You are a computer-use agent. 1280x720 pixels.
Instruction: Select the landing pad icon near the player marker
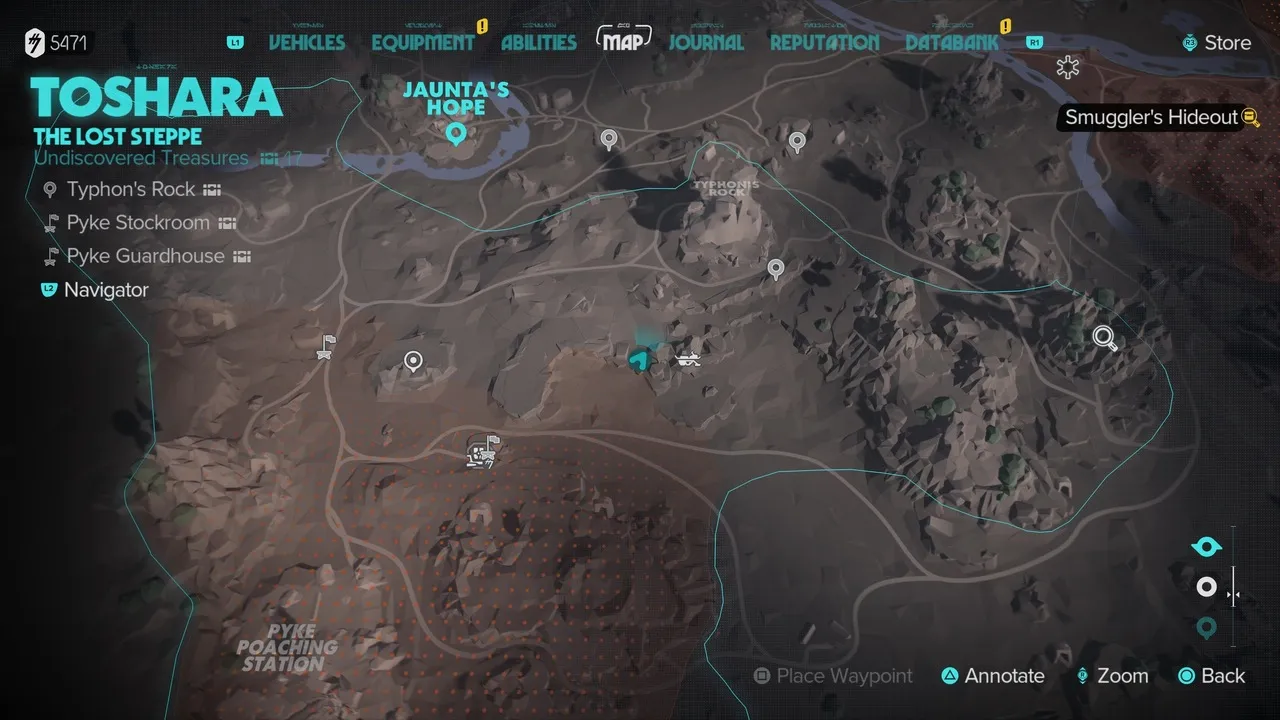[x=688, y=357]
